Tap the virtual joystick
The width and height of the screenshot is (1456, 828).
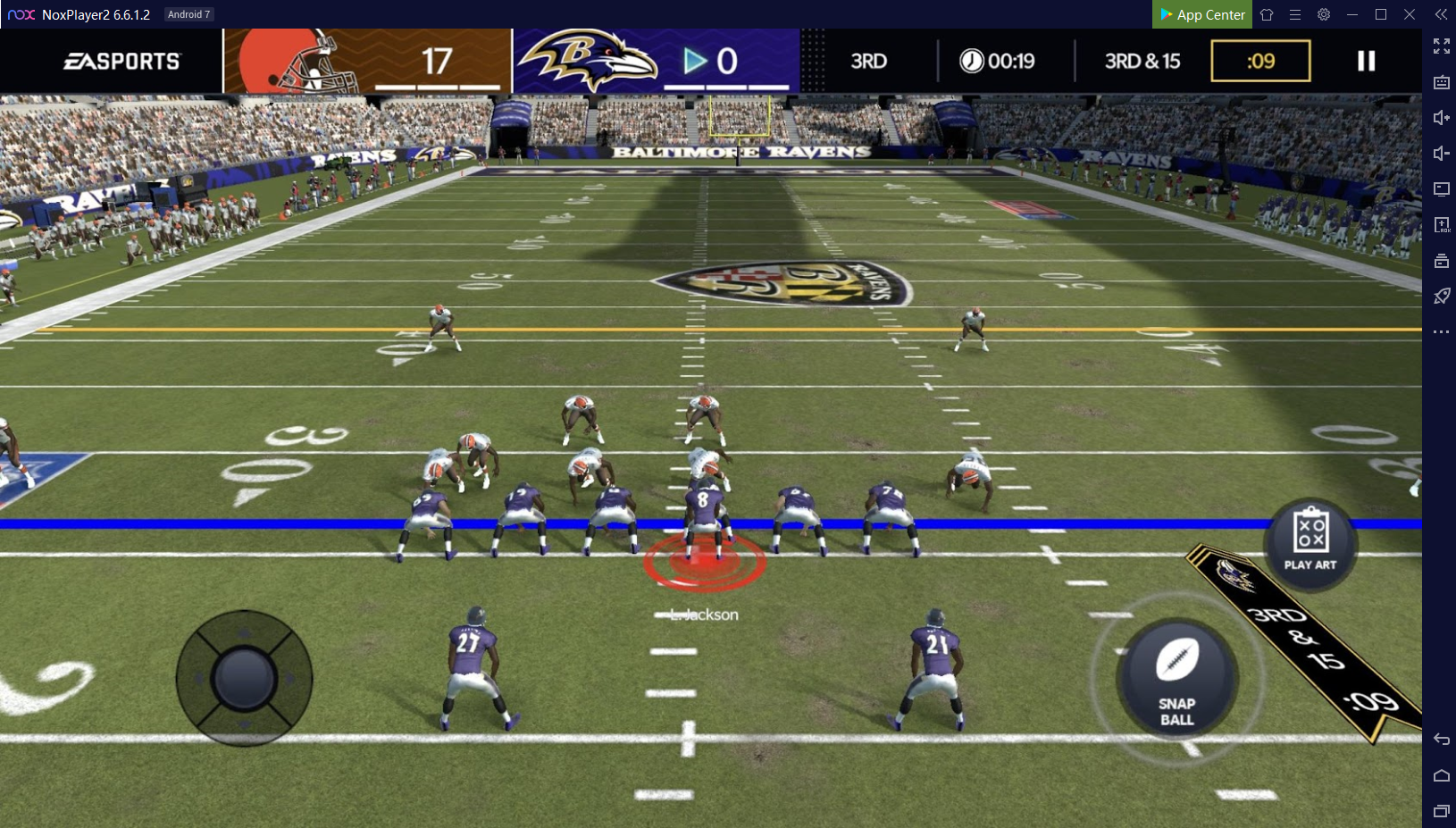click(x=244, y=678)
